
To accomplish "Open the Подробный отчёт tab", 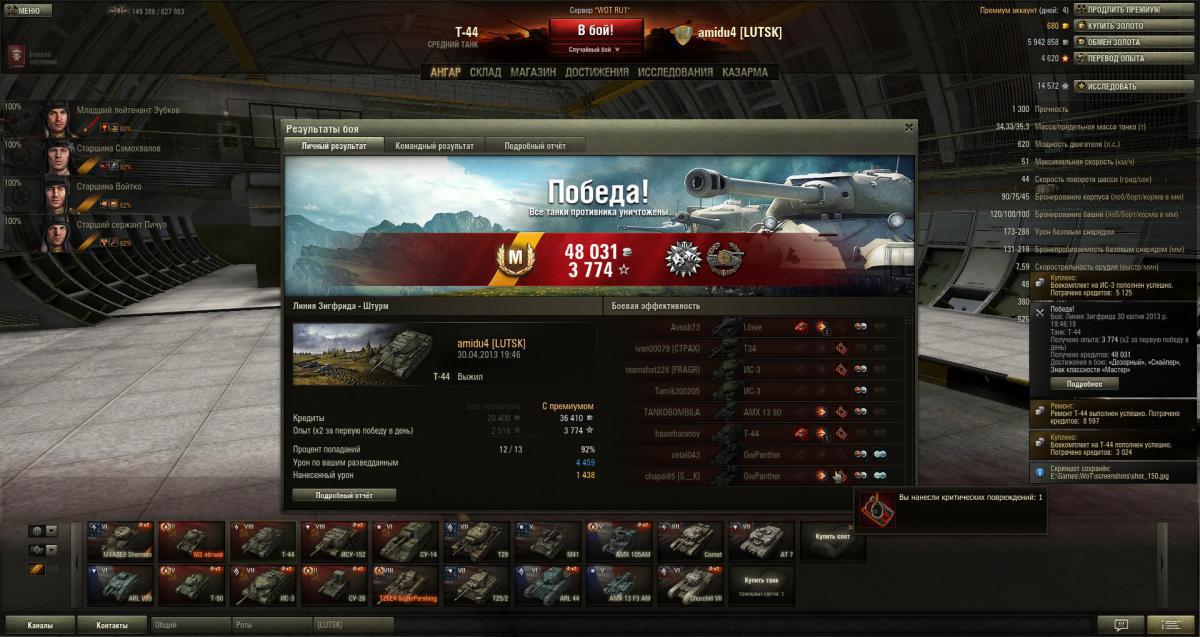I will coord(534,146).
